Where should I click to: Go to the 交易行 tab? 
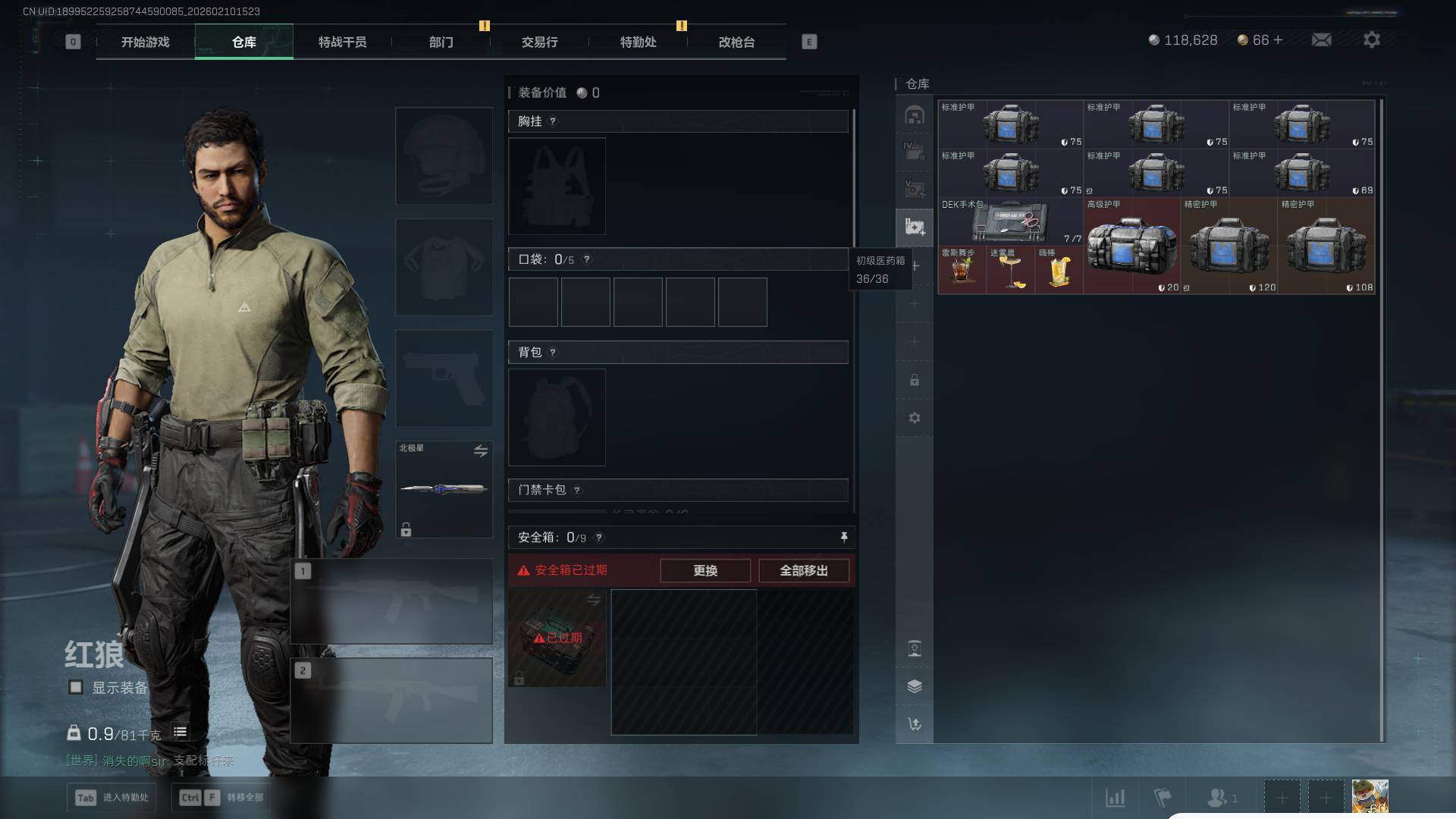tap(539, 42)
